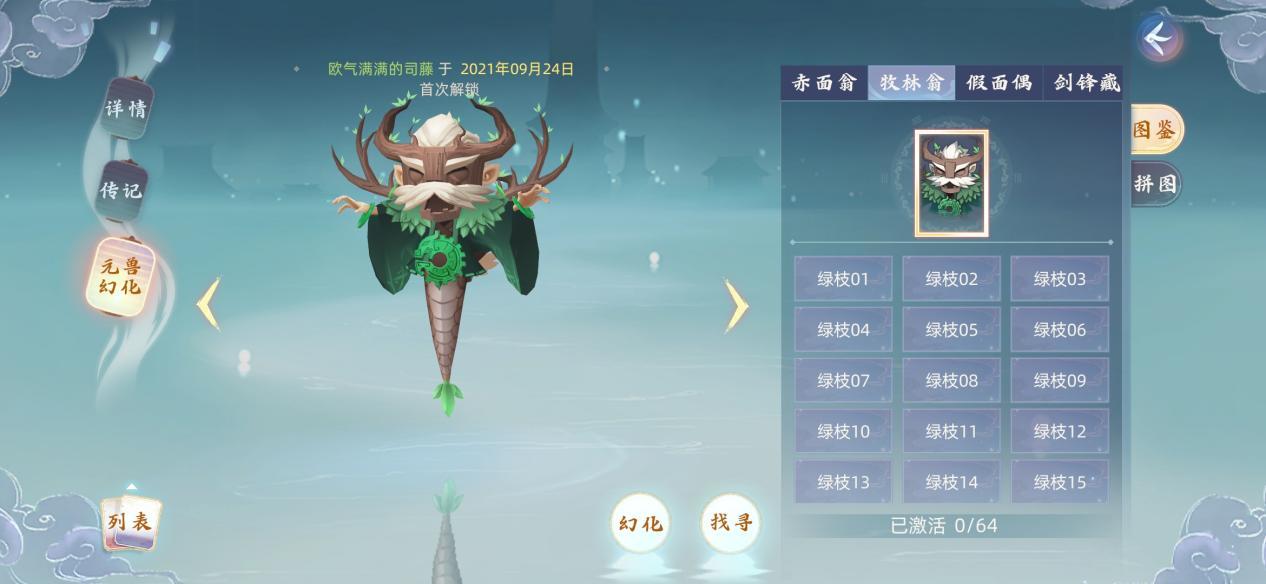Show the next creature with right arrow

(x=735, y=304)
